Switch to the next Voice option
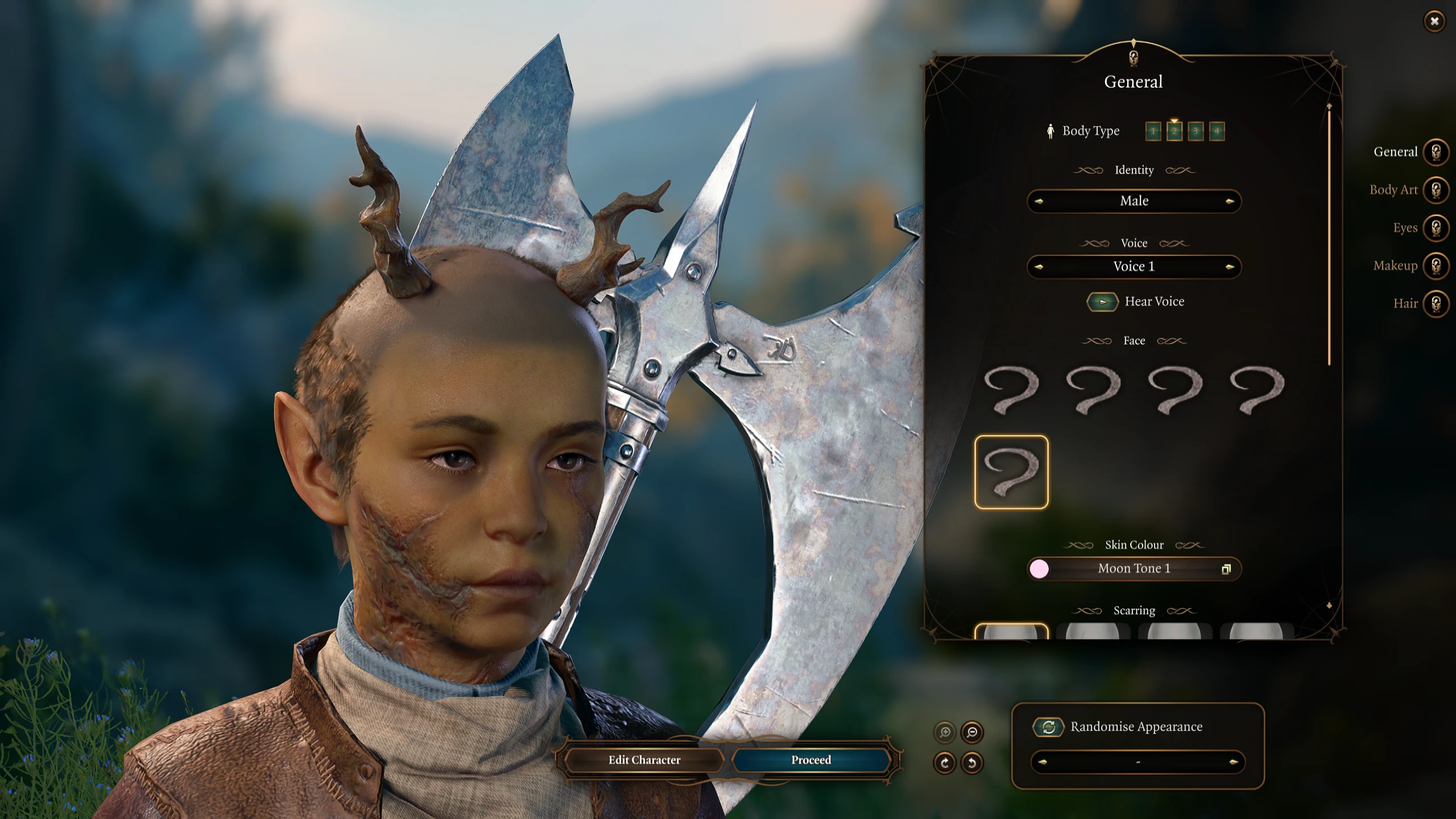This screenshot has height=819, width=1456. [1230, 267]
